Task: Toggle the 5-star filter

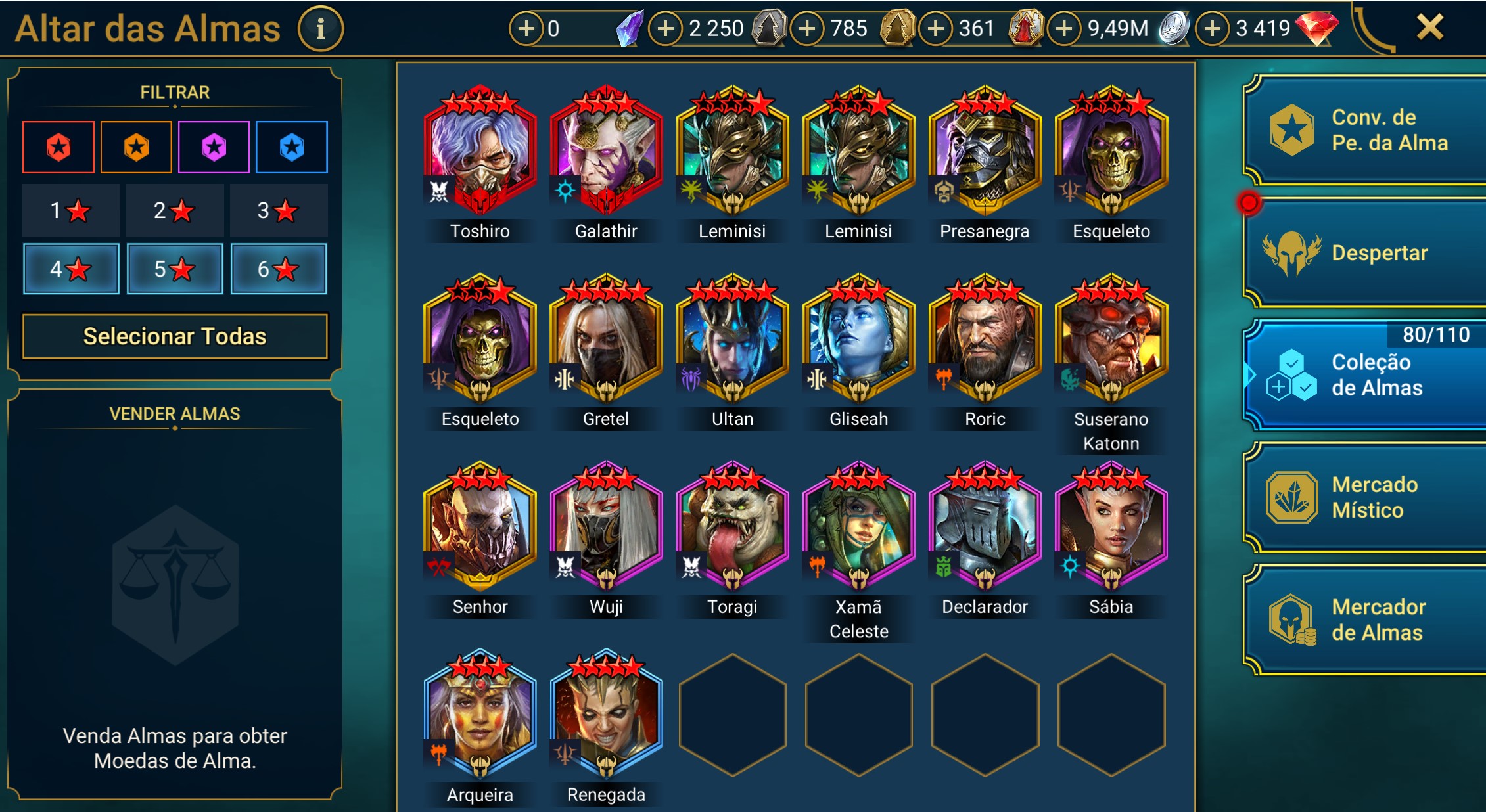Action: [x=175, y=269]
